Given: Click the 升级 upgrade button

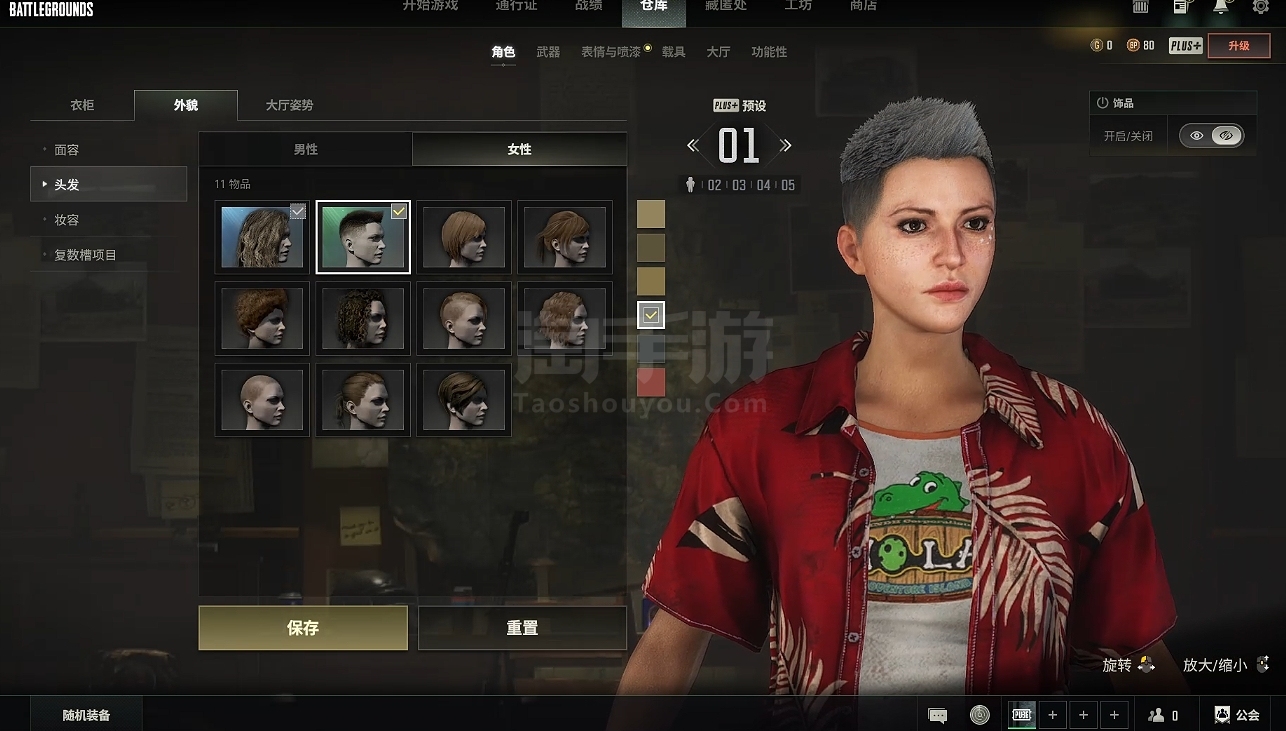Looking at the screenshot, I should [1239, 46].
